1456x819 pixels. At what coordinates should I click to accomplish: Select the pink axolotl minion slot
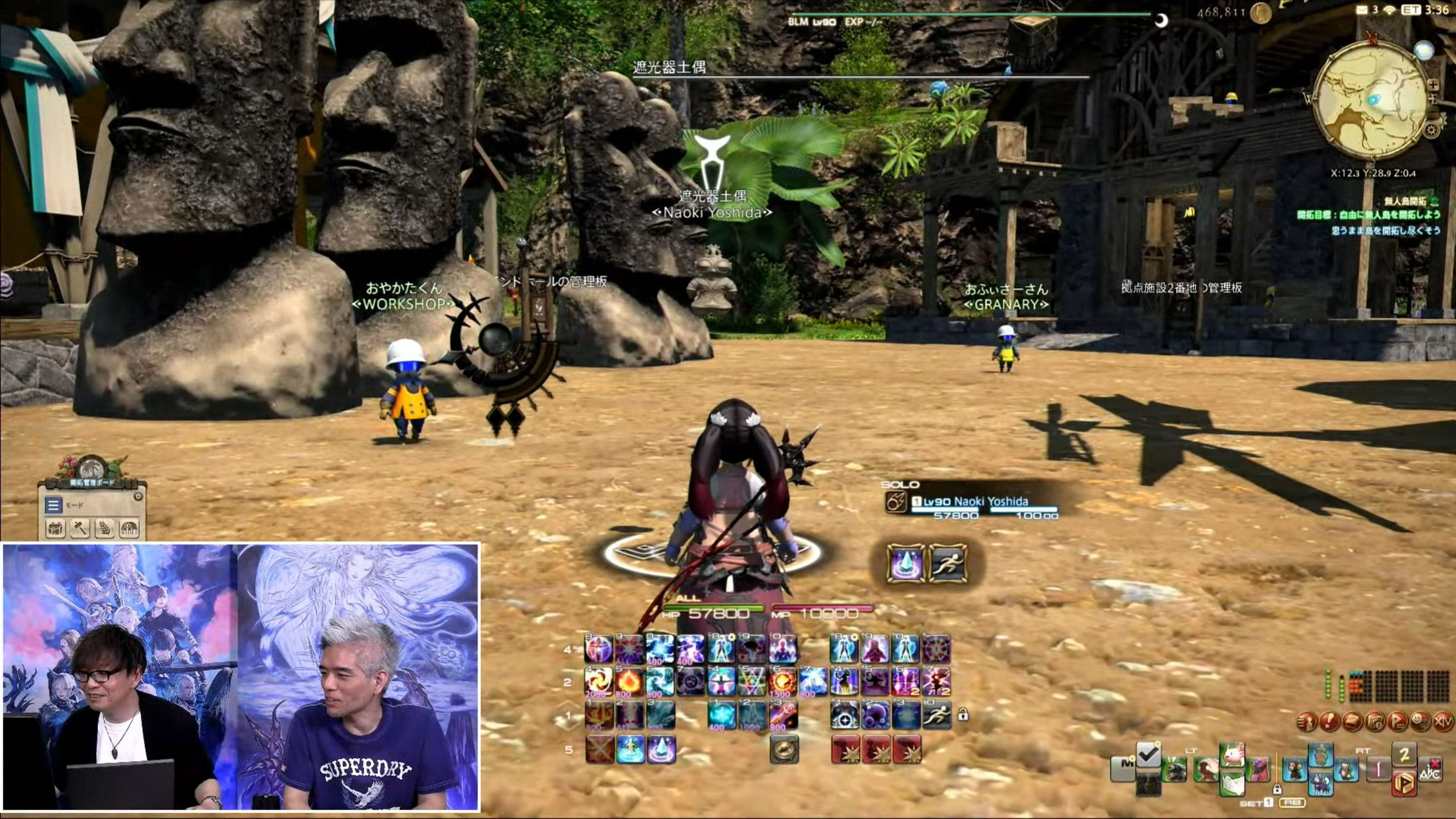point(1231,755)
